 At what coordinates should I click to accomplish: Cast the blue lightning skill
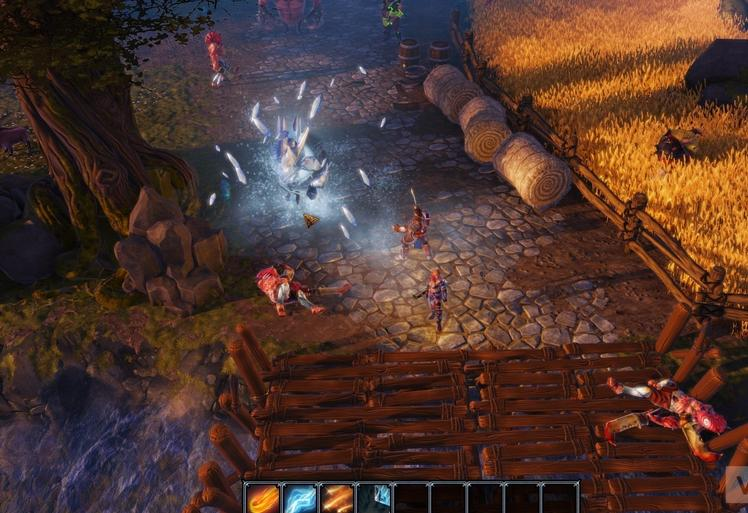301,498
